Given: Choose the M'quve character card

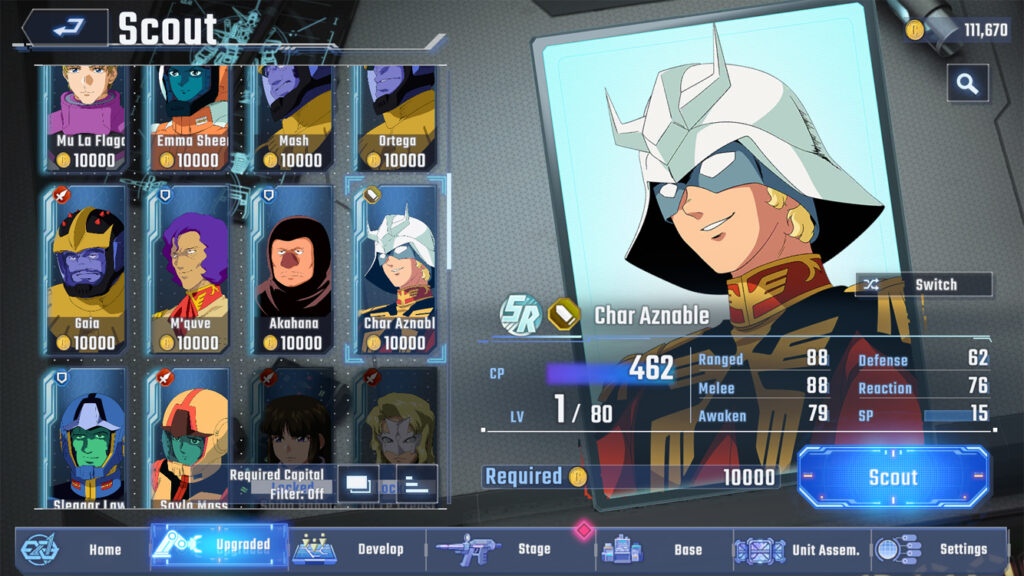Looking at the screenshot, I should [x=190, y=268].
